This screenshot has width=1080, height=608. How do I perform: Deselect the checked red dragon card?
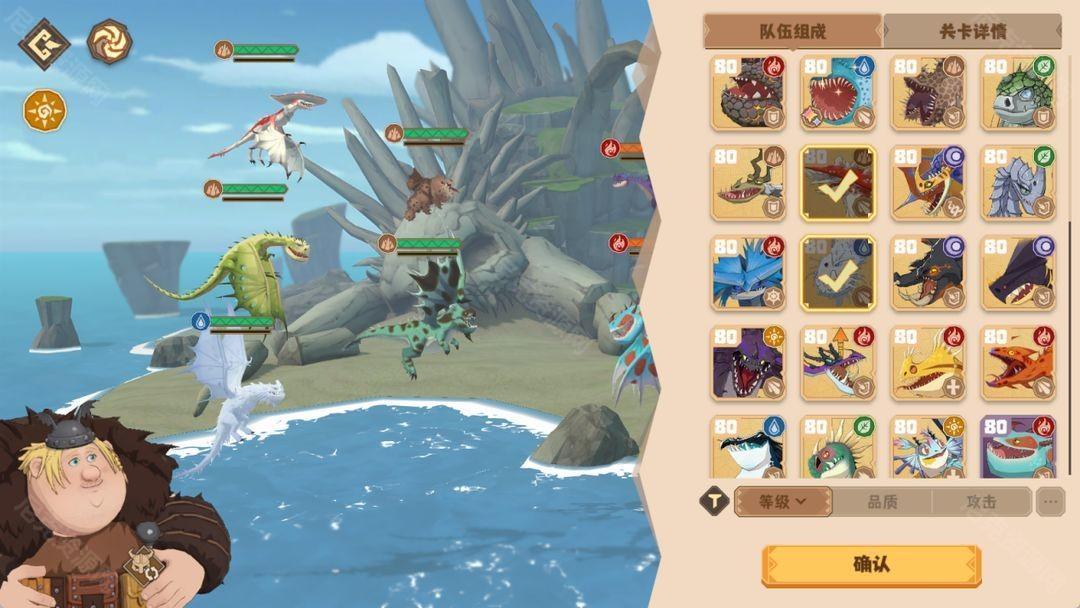tap(838, 183)
